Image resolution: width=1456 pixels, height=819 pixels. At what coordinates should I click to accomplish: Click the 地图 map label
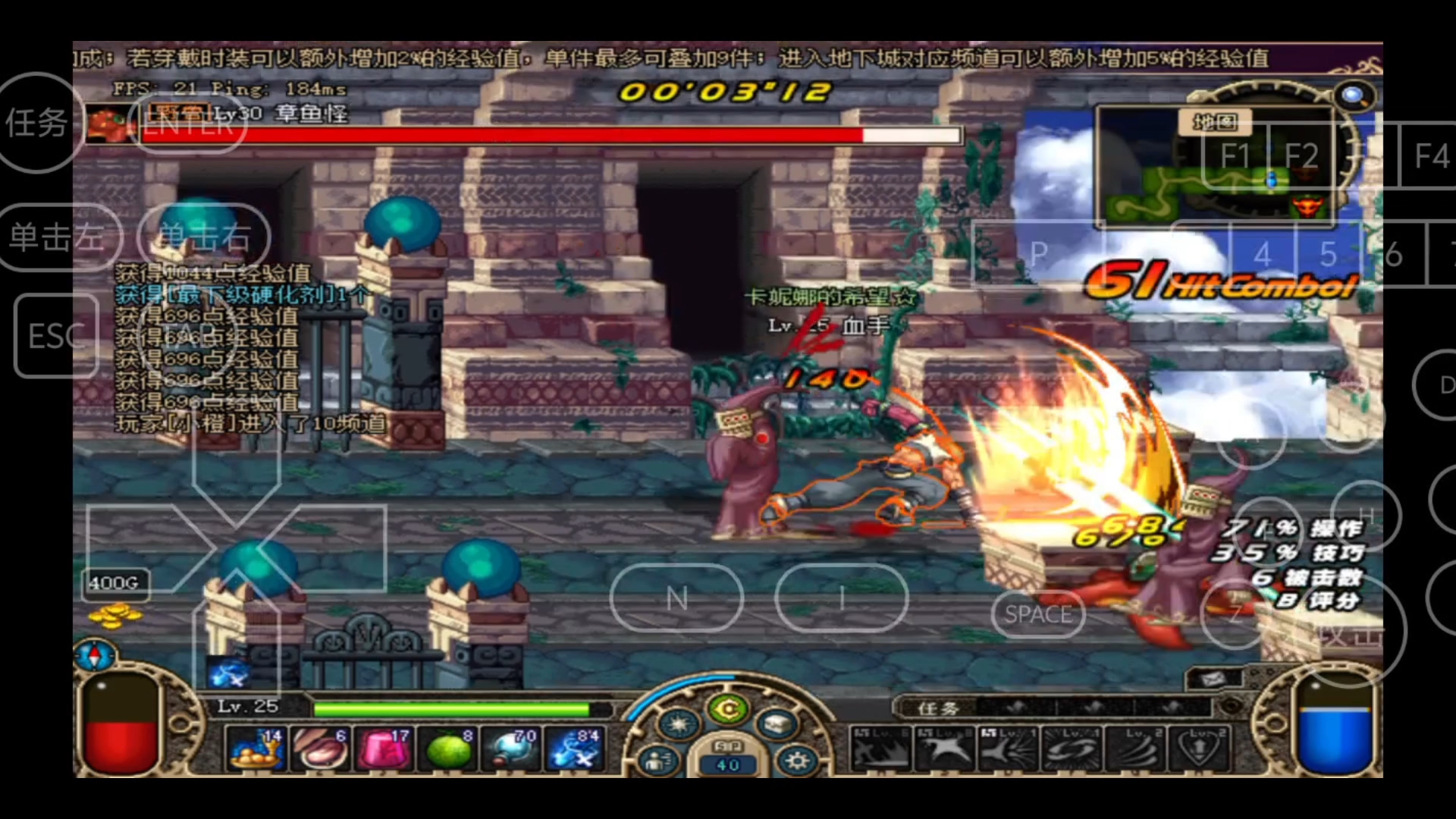(1214, 122)
